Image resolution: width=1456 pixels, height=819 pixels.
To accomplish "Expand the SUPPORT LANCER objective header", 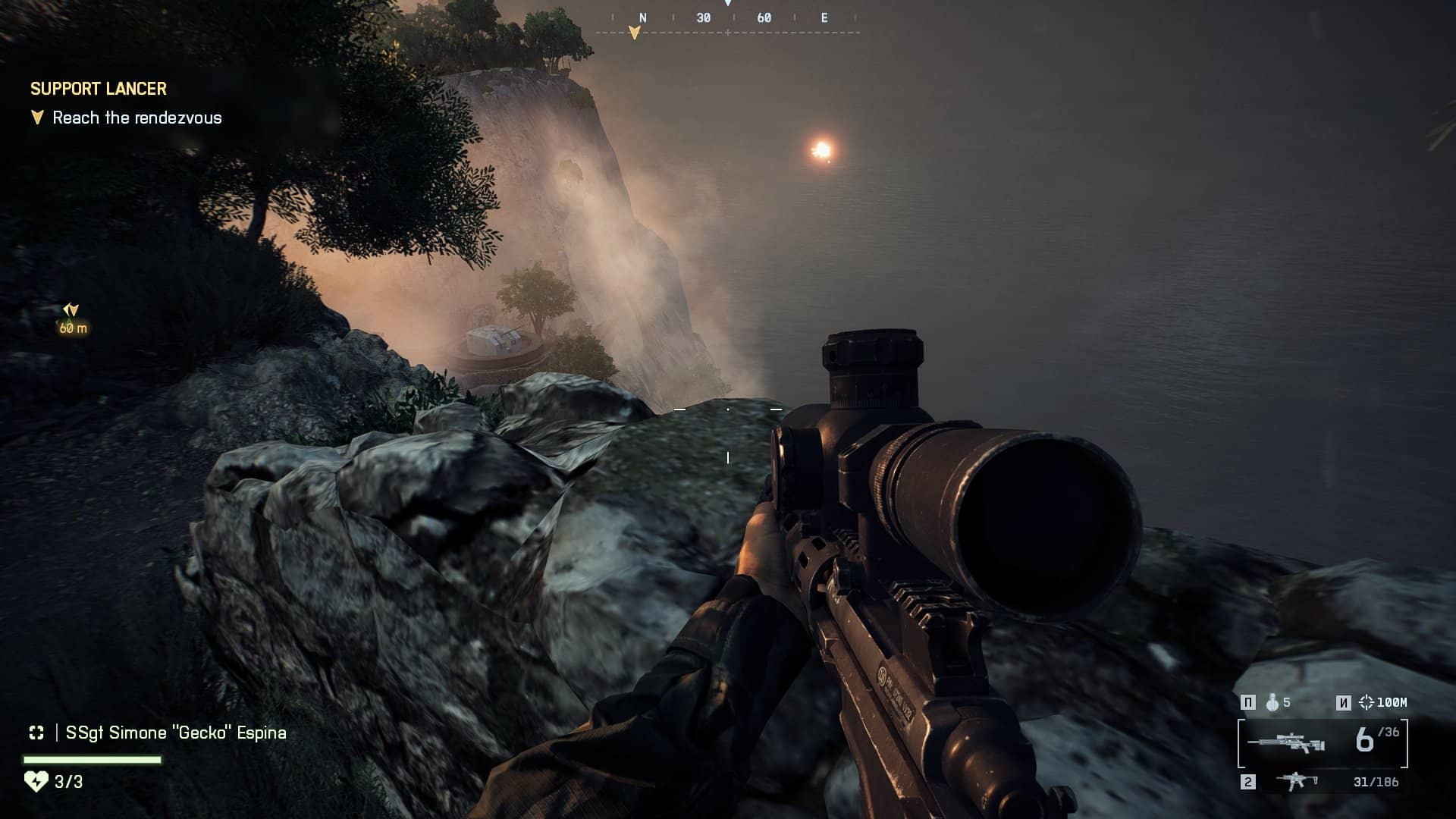I will pos(97,89).
